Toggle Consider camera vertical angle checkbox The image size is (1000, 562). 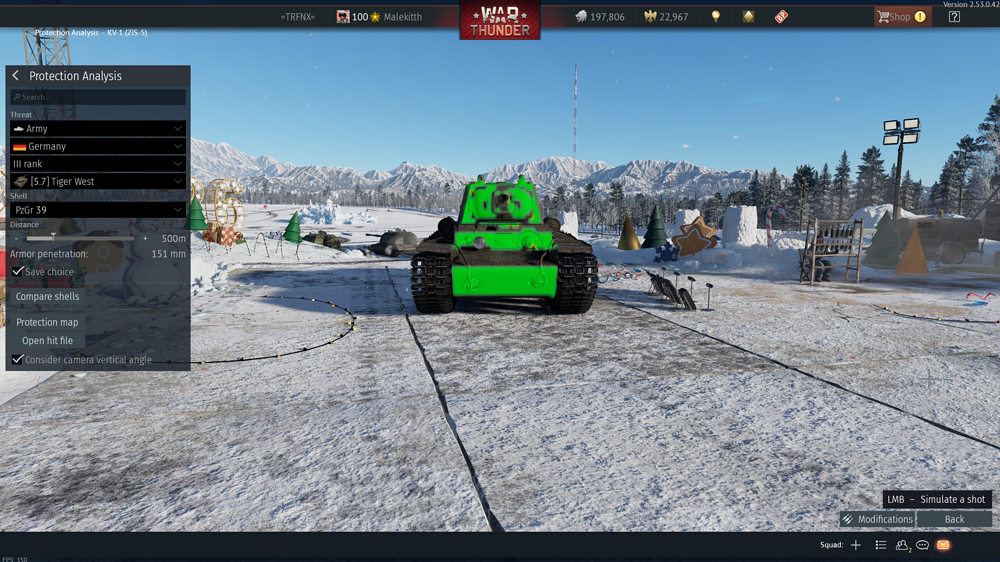click(x=18, y=359)
